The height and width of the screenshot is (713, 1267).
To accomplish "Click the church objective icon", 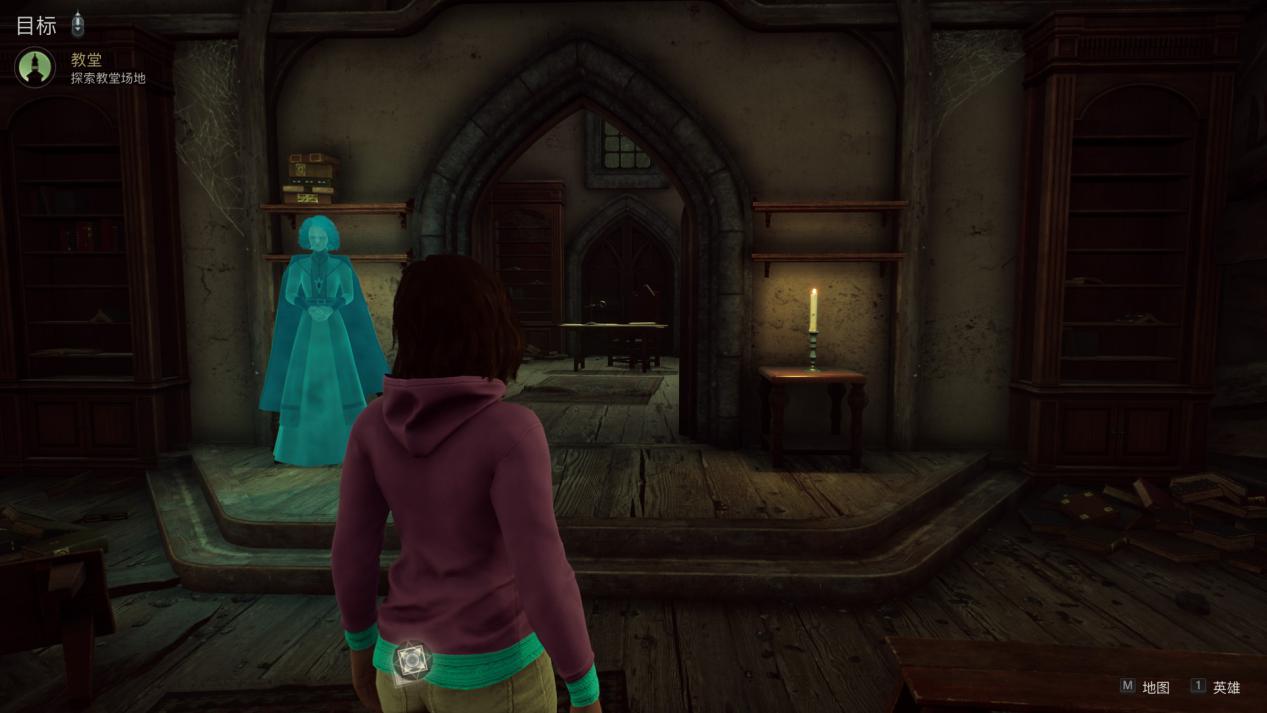I will [x=35, y=67].
